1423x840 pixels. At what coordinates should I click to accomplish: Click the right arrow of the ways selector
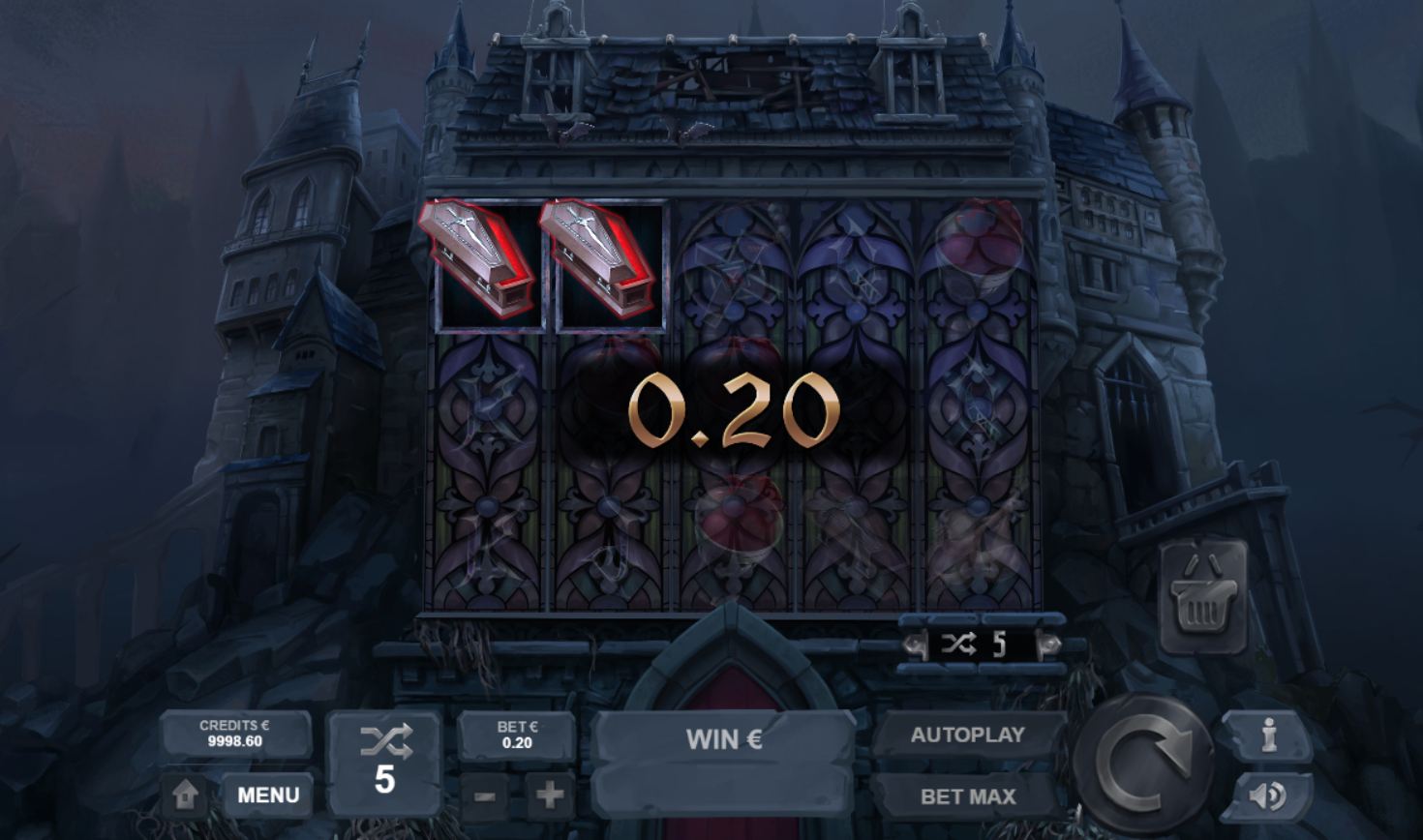tap(1048, 645)
